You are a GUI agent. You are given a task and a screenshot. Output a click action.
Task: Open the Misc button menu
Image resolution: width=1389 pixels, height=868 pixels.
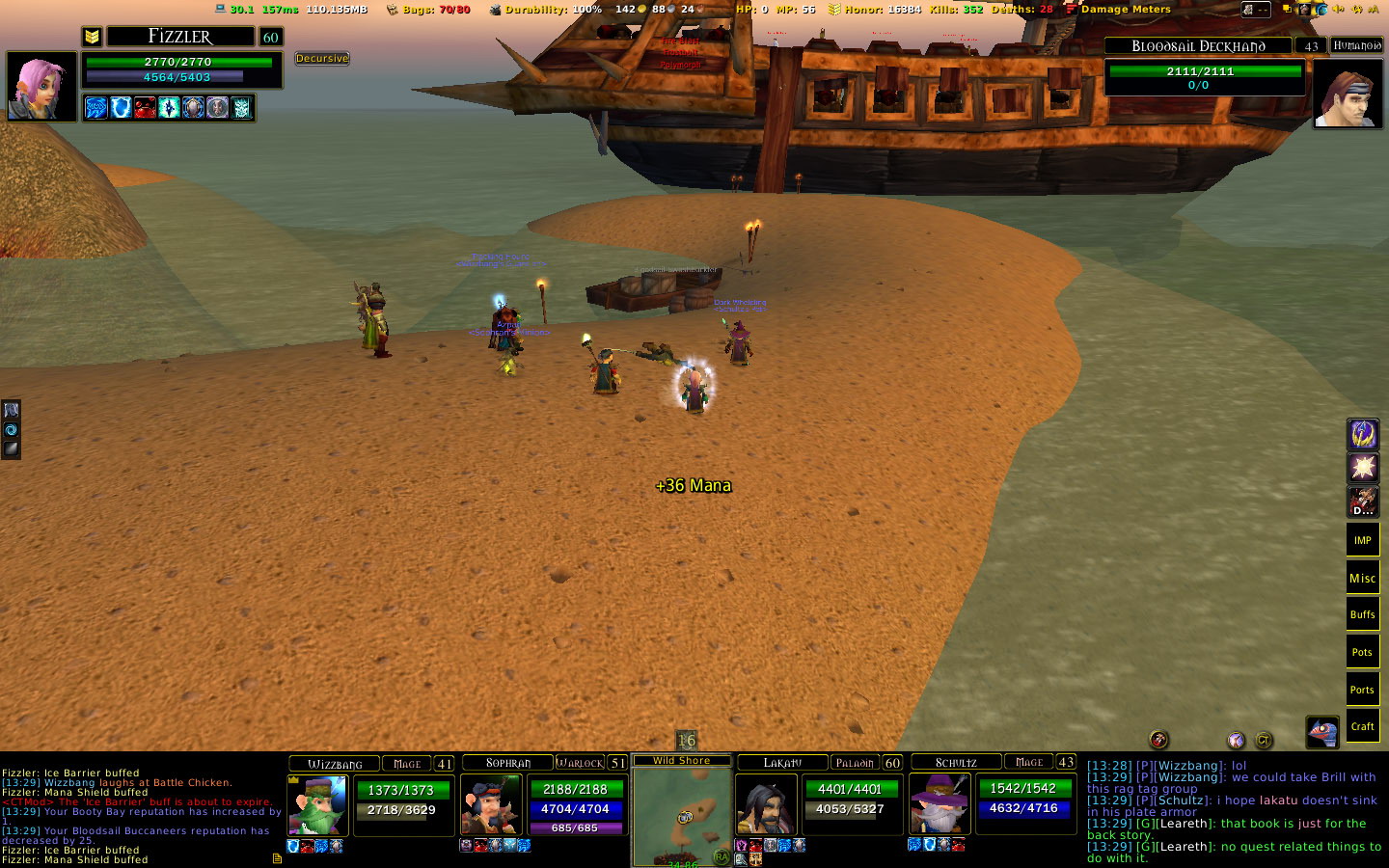[x=1362, y=578]
